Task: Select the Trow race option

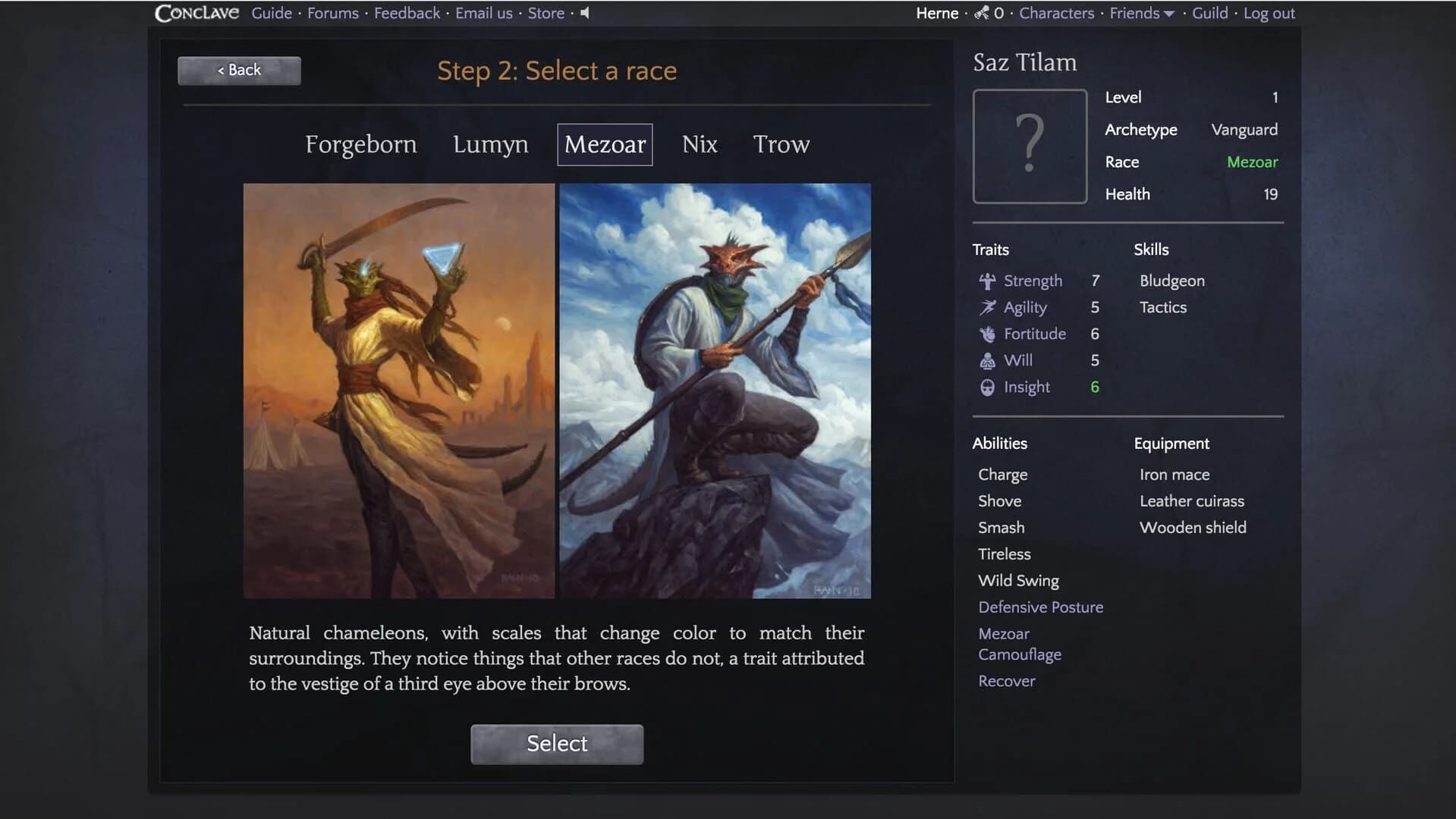Action: coord(781,144)
